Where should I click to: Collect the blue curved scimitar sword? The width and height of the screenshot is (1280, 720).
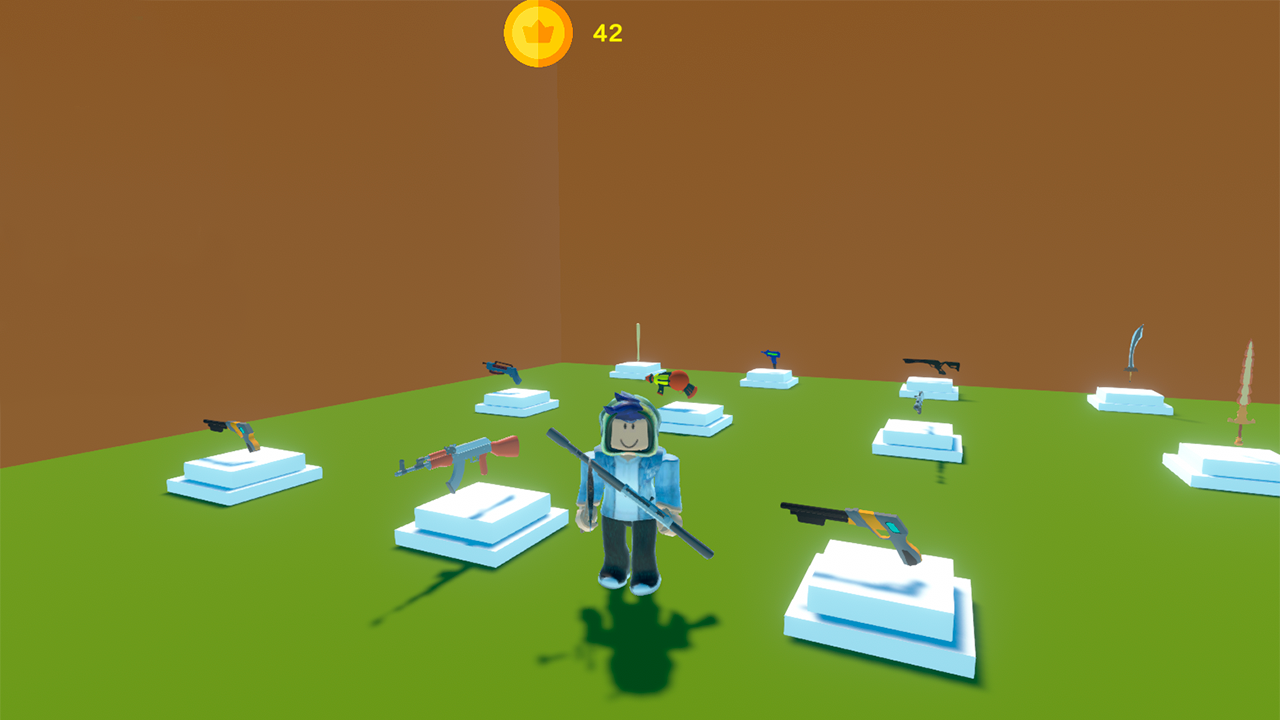coord(1134,348)
